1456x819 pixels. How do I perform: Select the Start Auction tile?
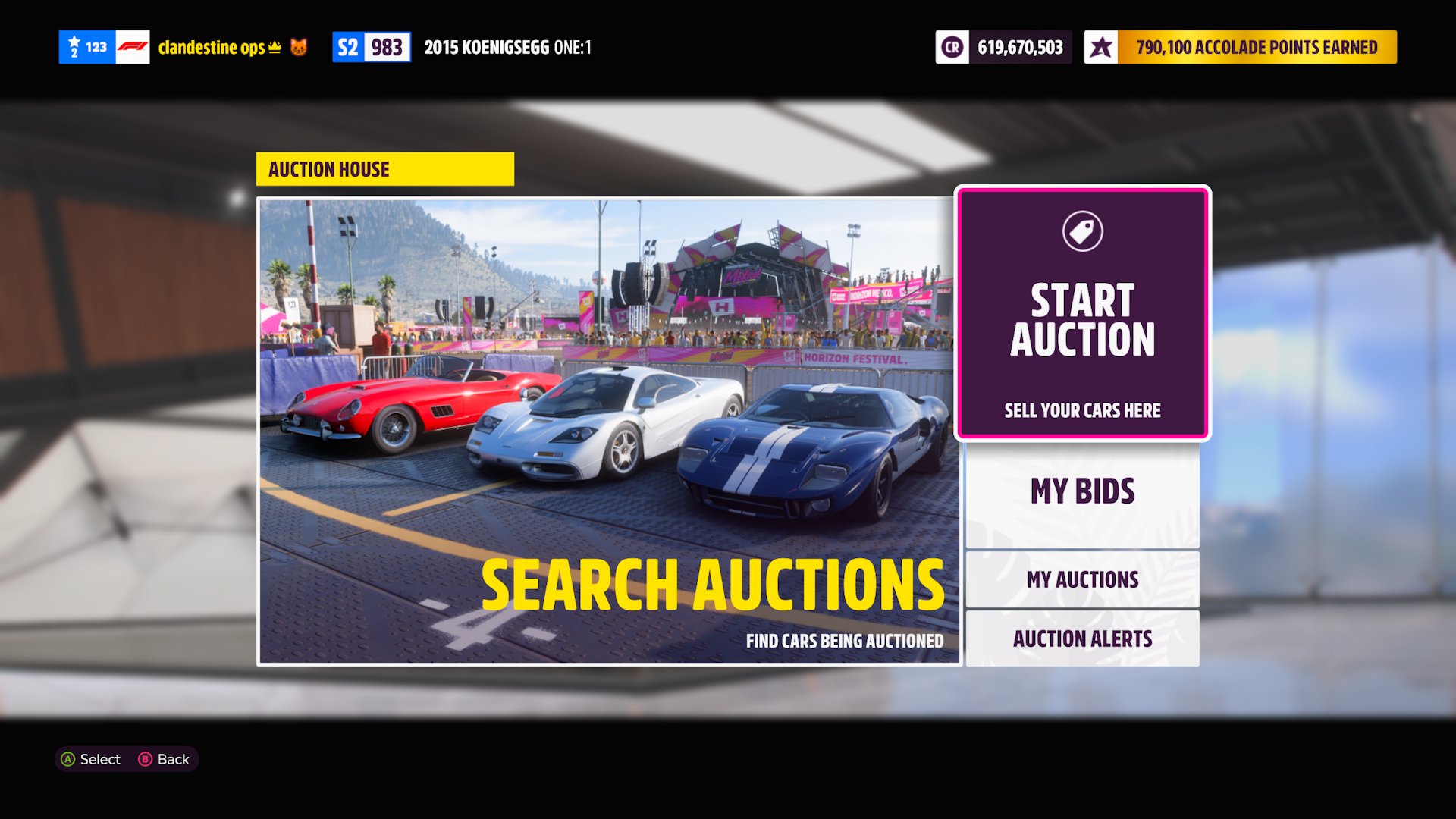tap(1082, 313)
